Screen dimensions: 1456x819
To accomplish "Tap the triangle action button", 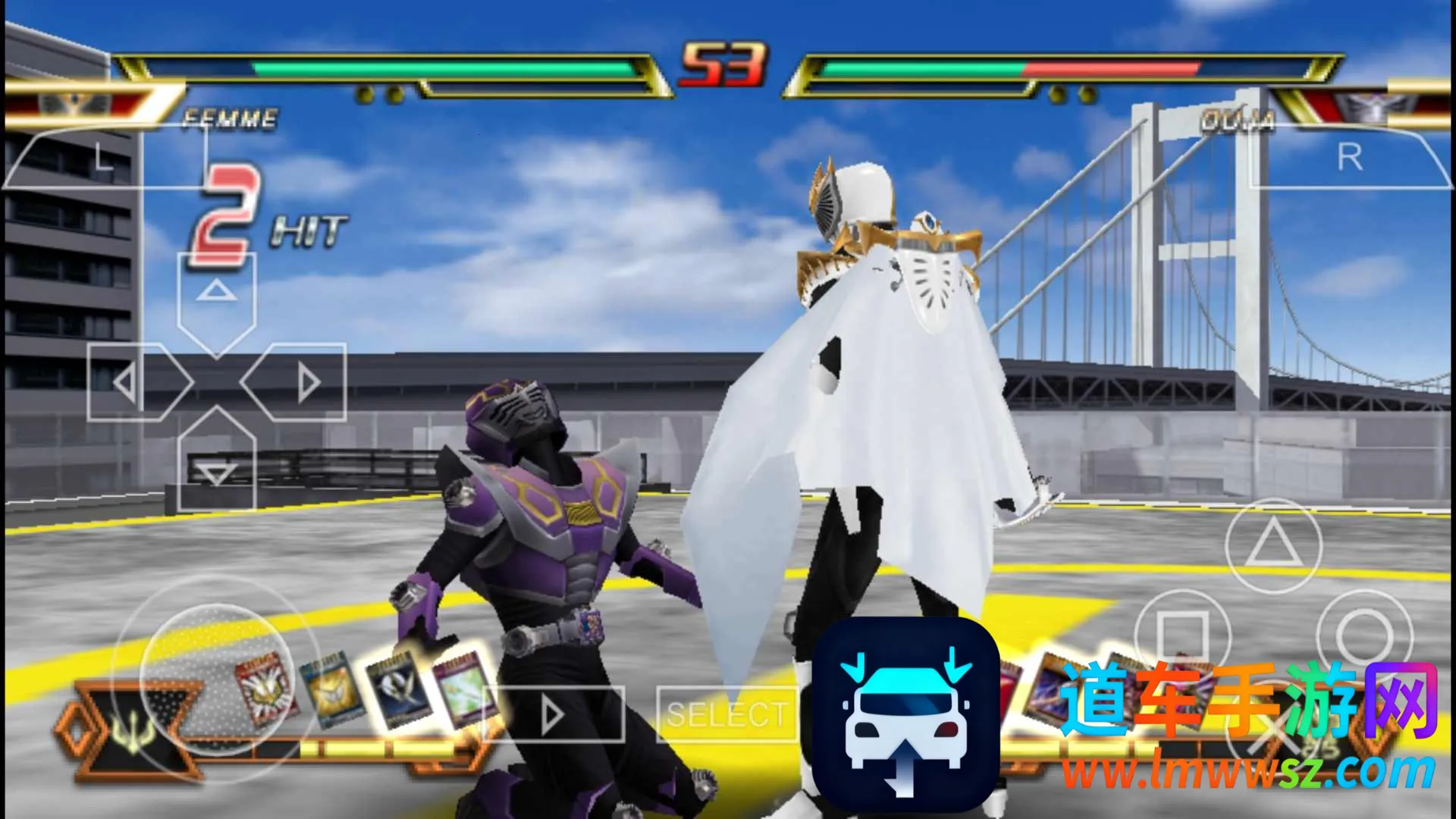I will pyautogui.click(x=1273, y=545).
